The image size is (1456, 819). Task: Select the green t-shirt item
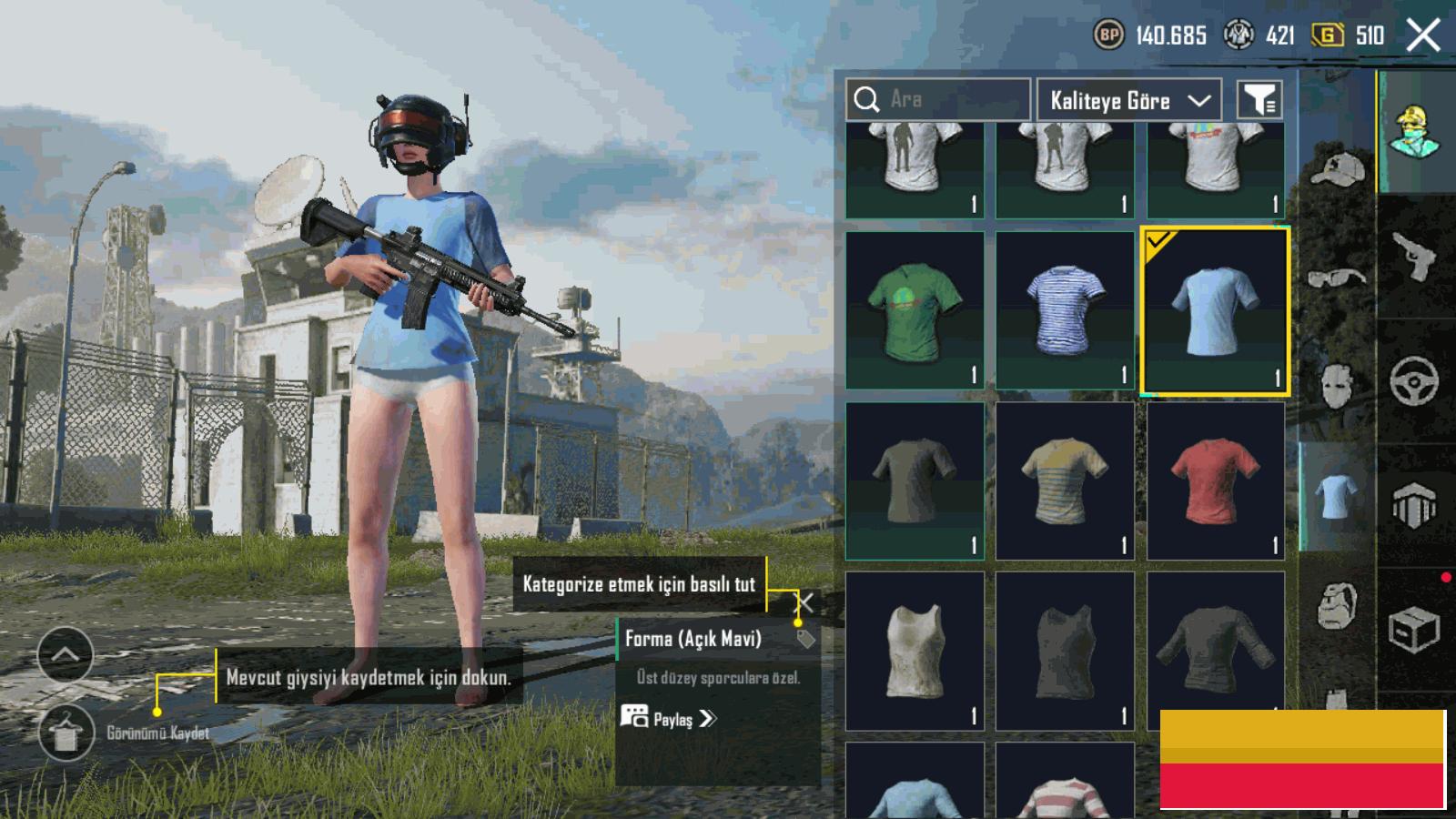[x=915, y=310]
